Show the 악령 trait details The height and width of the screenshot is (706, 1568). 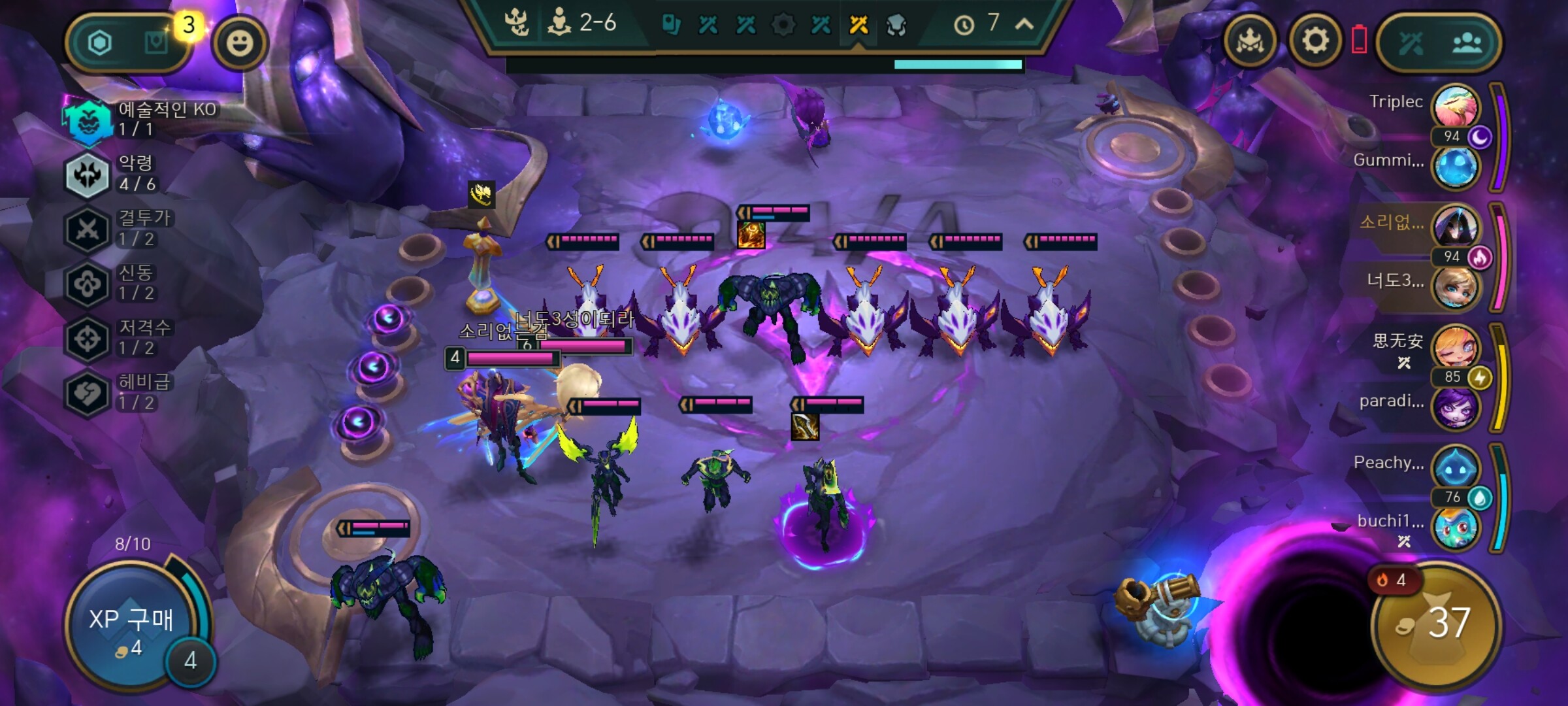point(88,174)
